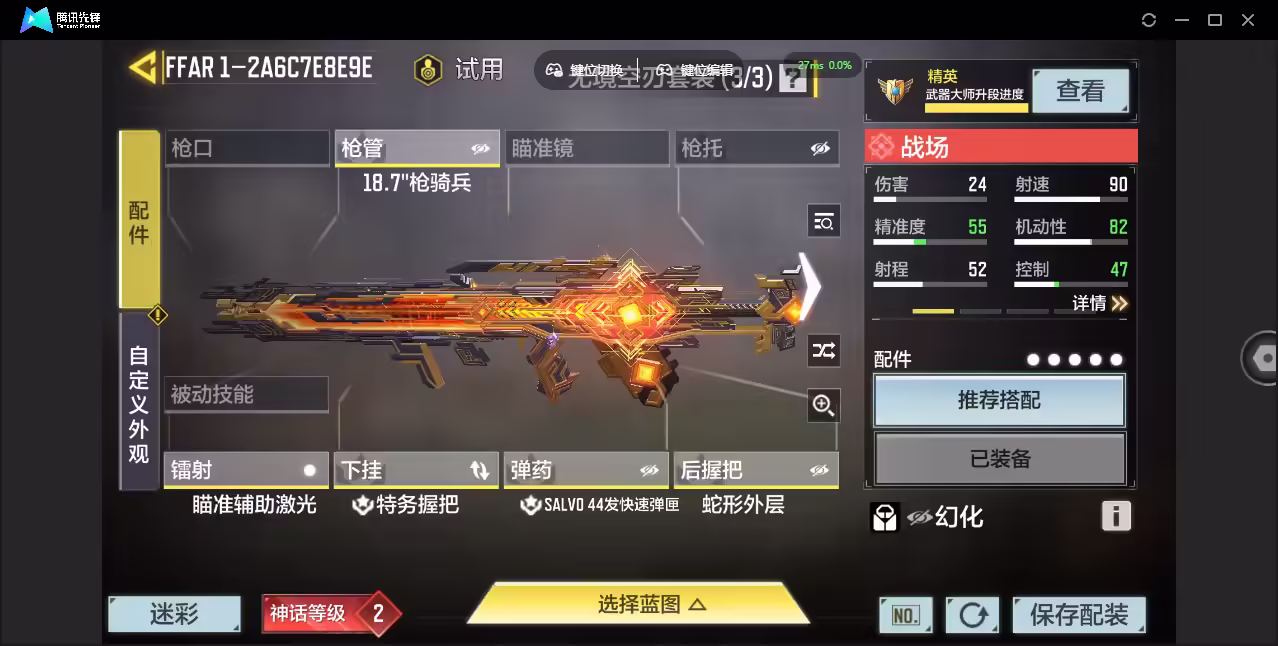
Task: Open the 迷彩 camo menu
Action: (x=175, y=614)
